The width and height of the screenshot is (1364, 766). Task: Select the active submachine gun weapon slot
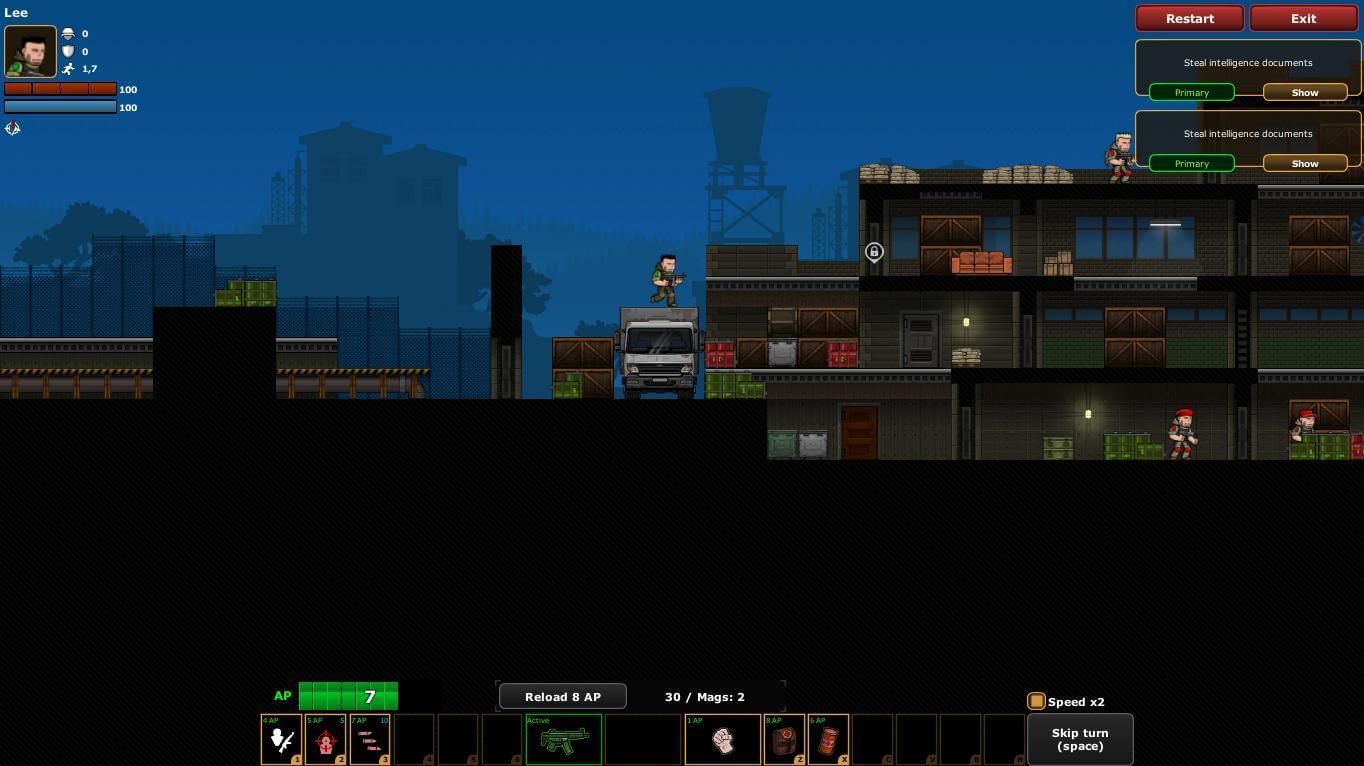click(x=564, y=740)
